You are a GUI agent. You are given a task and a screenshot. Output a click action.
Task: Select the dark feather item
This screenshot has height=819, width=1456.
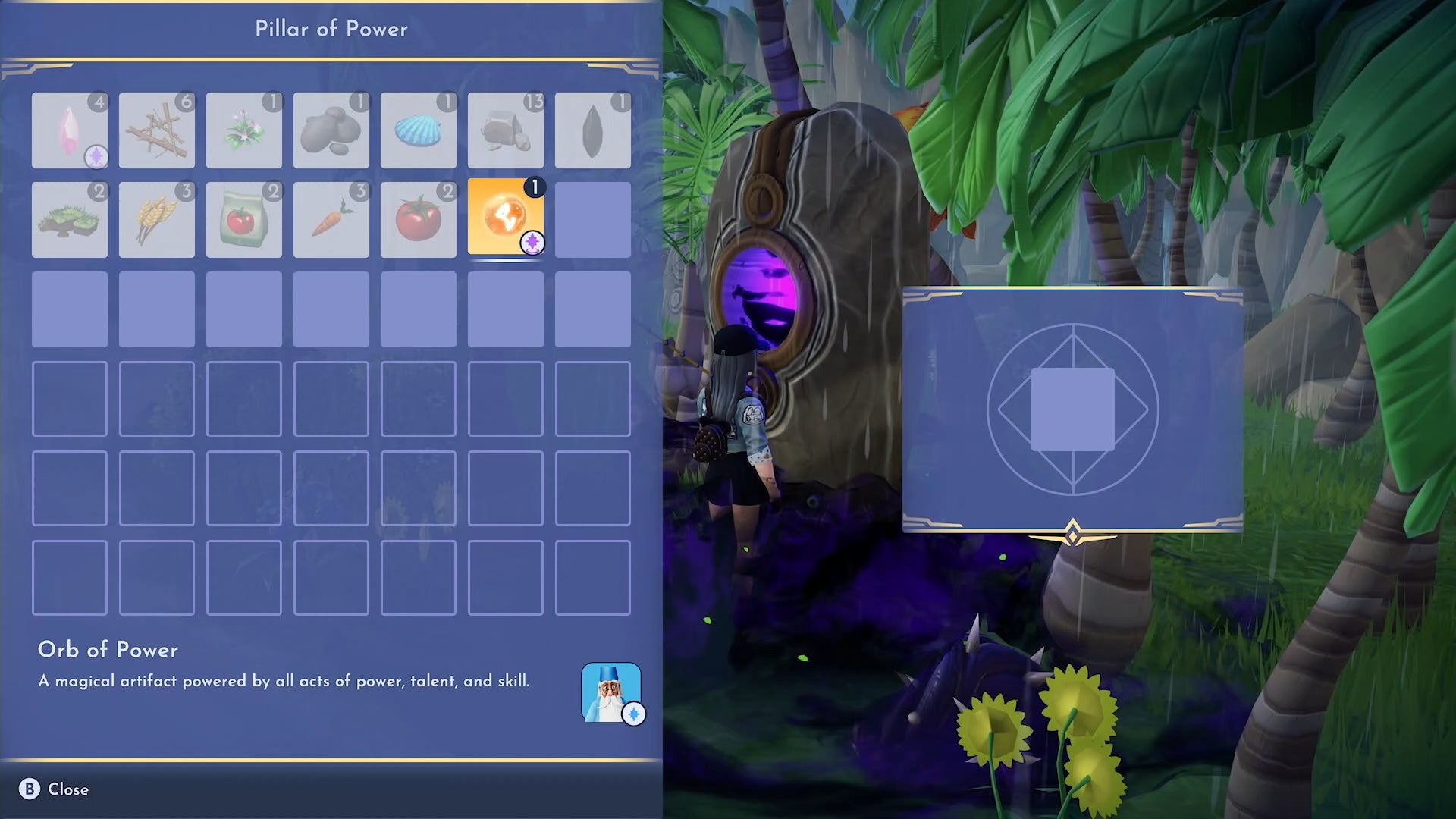[x=592, y=130]
